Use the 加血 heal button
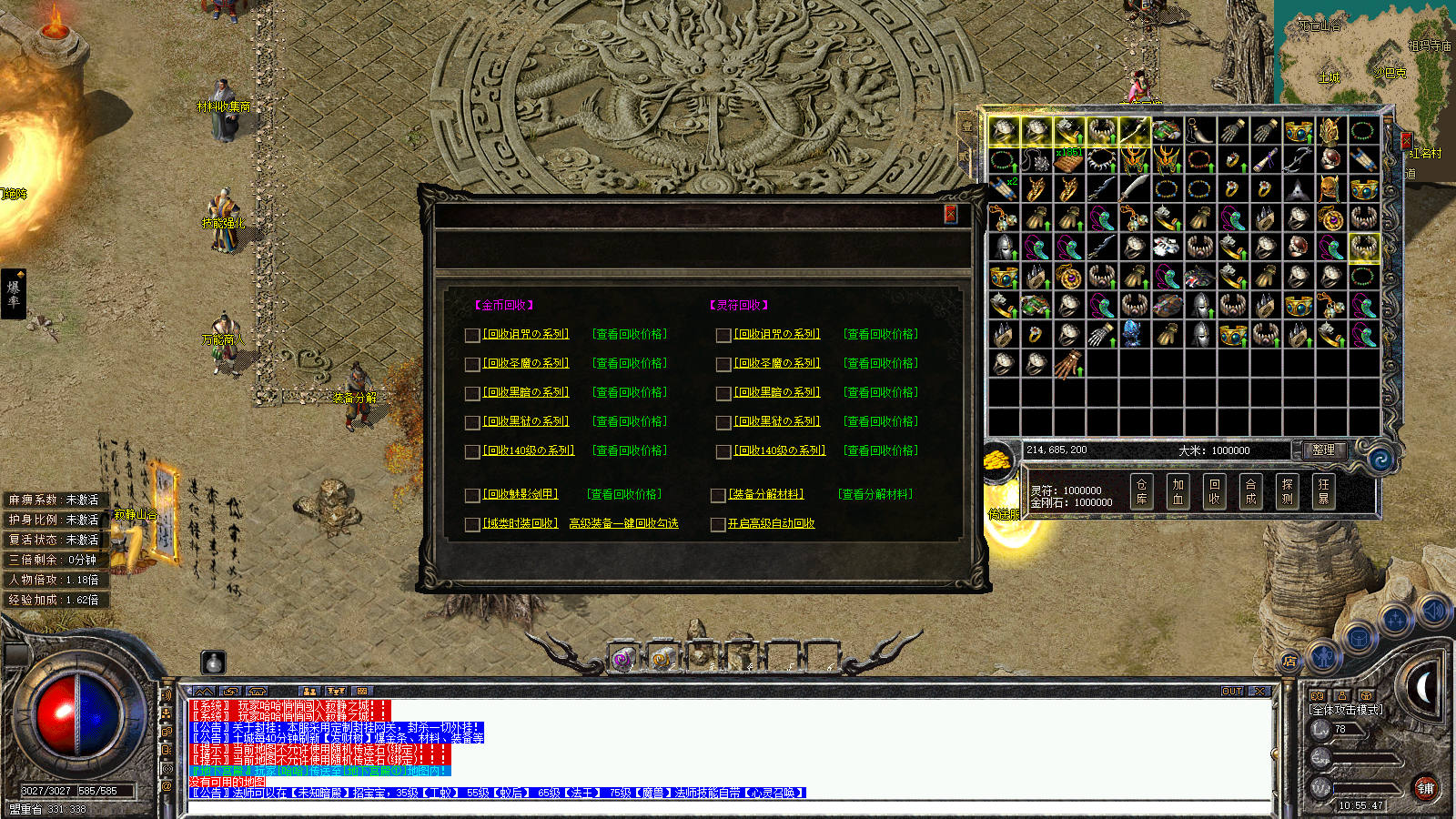This screenshot has width=1456, height=819. [x=1178, y=491]
